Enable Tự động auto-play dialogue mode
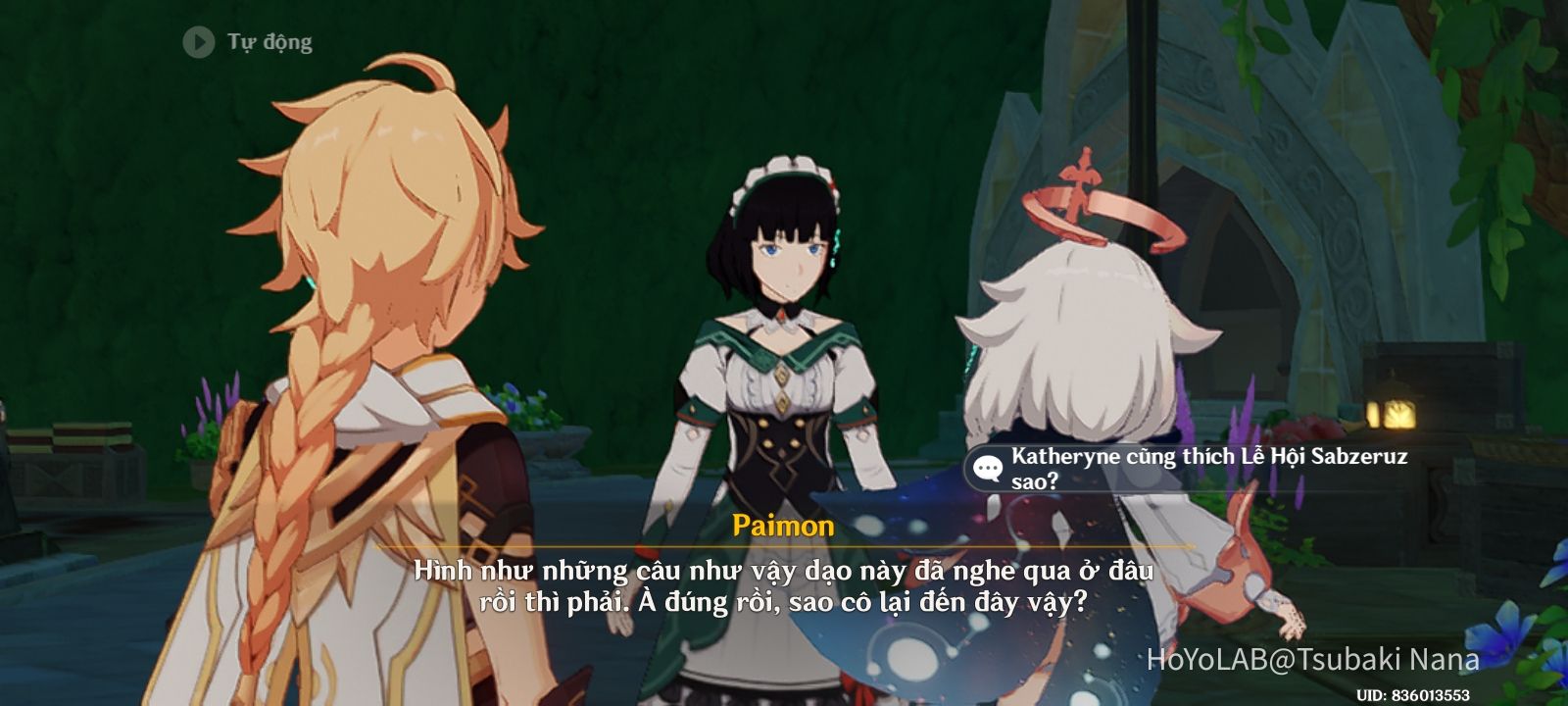The width and height of the screenshot is (1568, 706). (265, 41)
